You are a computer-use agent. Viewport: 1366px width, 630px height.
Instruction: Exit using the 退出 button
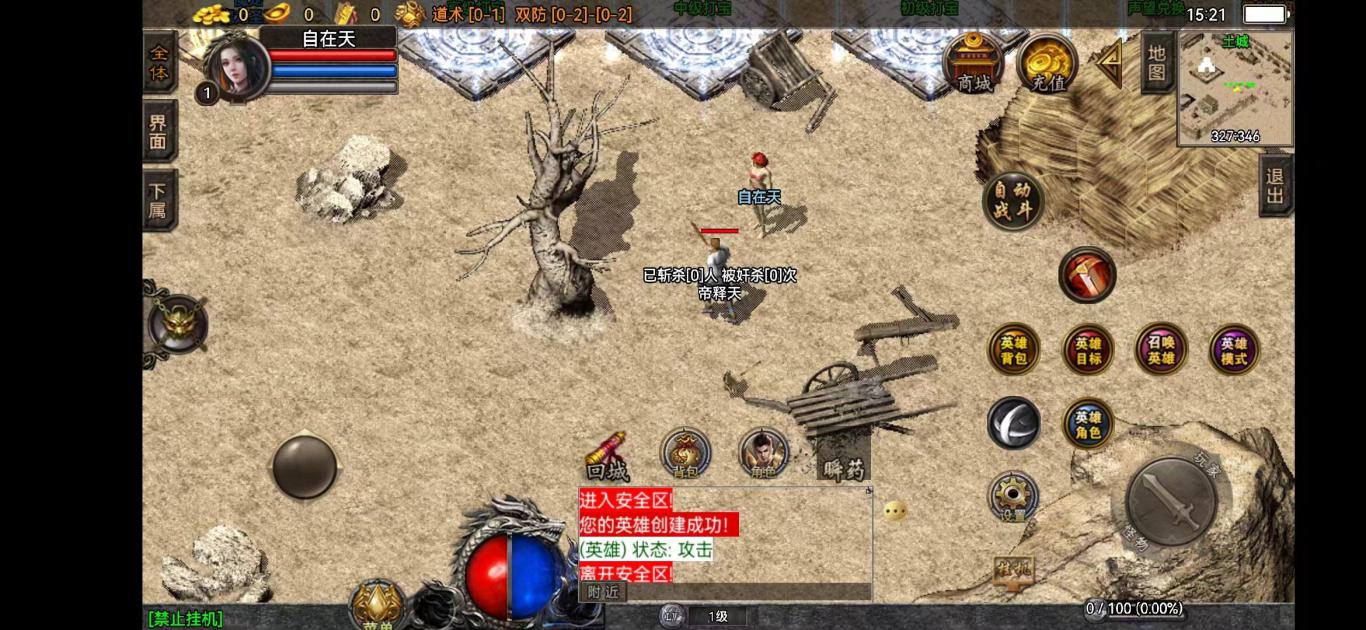tap(1275, 185)
